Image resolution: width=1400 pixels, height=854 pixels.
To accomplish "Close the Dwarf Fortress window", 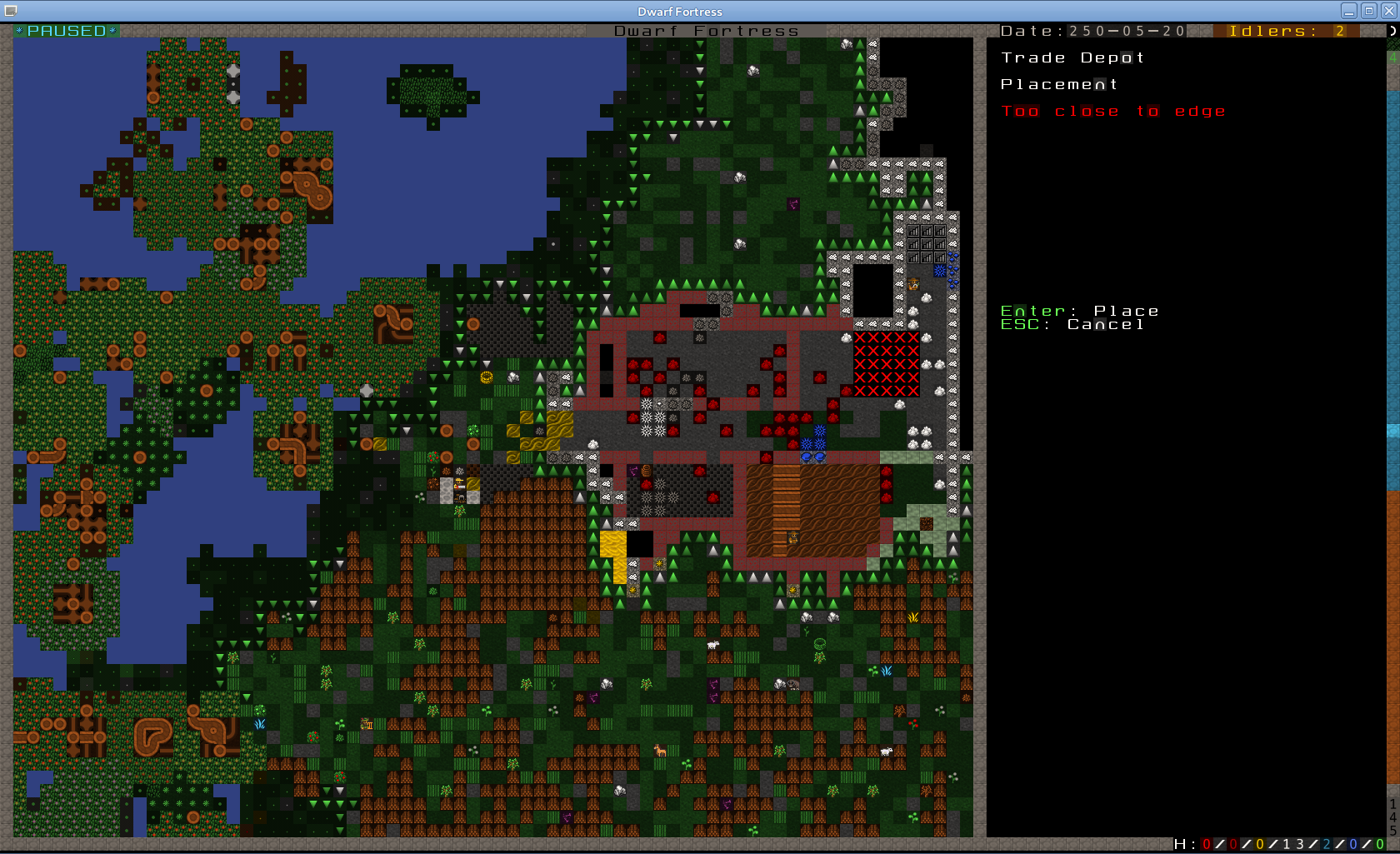I will tap(1388, 11).
